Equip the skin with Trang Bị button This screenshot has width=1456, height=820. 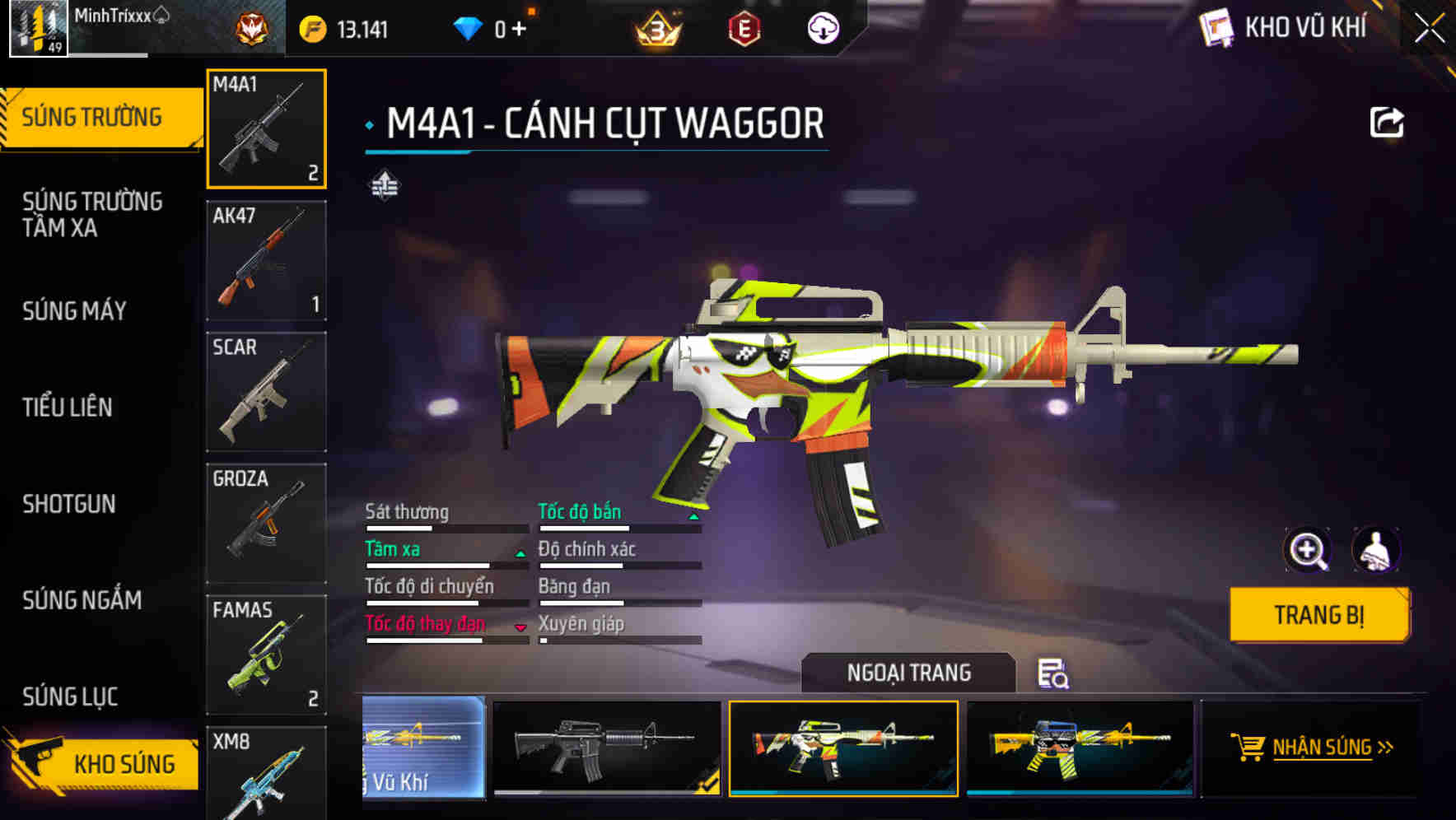point(1319,615)
